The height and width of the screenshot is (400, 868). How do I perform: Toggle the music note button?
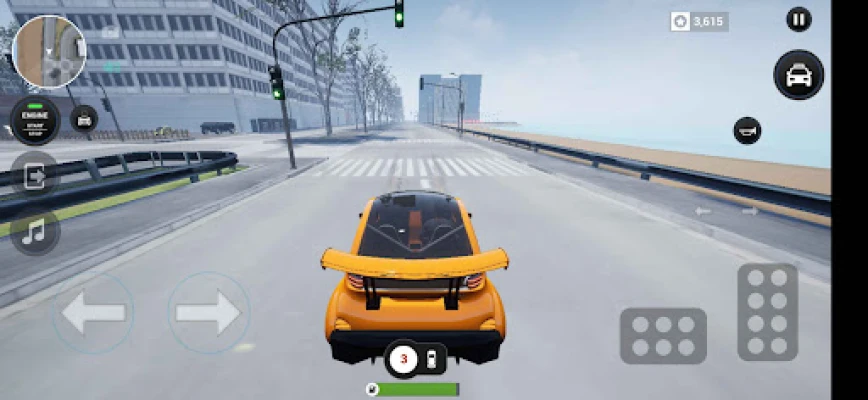[x=35, y=231]
